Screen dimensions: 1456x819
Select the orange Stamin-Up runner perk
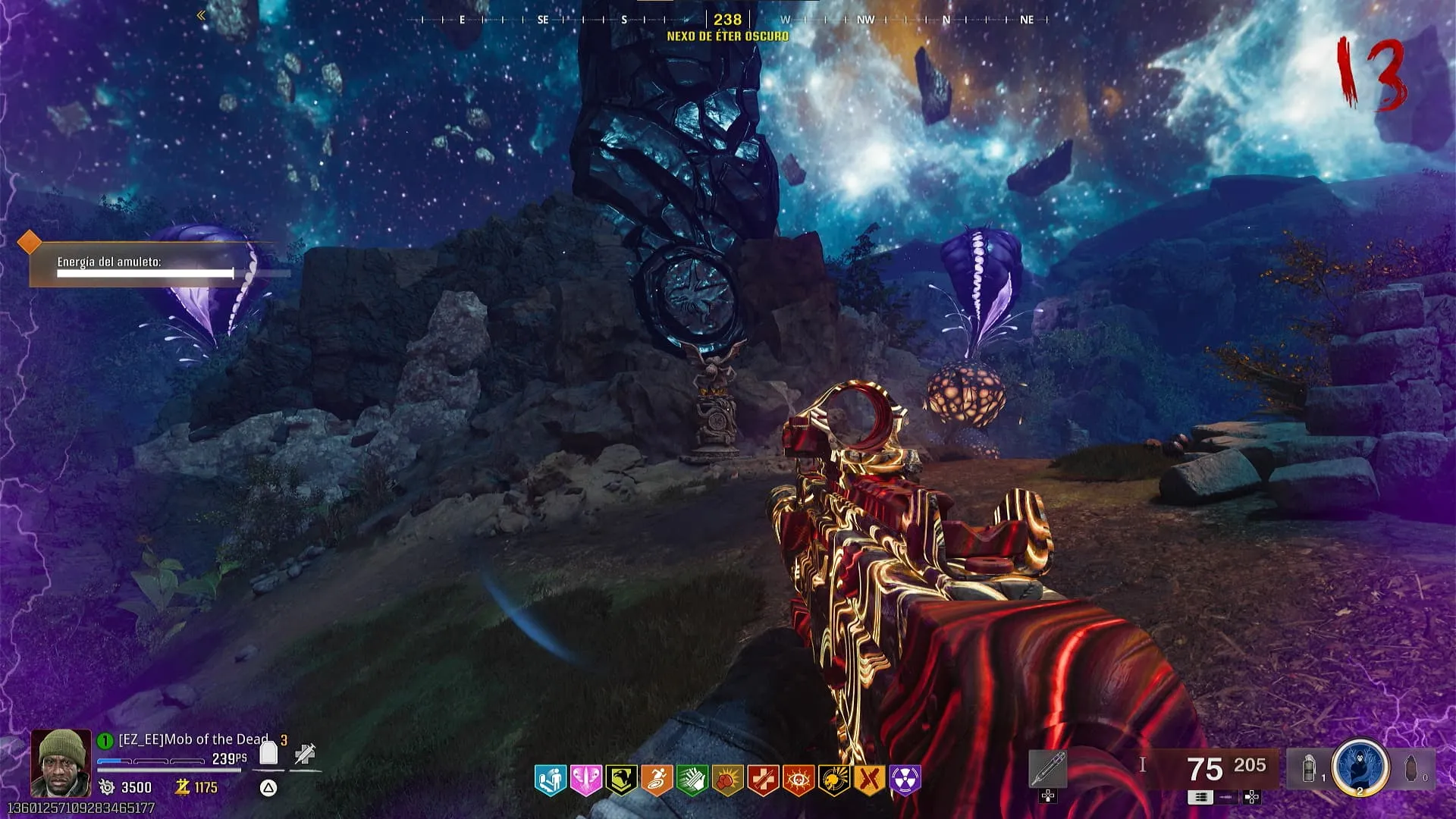click(657, 780)
